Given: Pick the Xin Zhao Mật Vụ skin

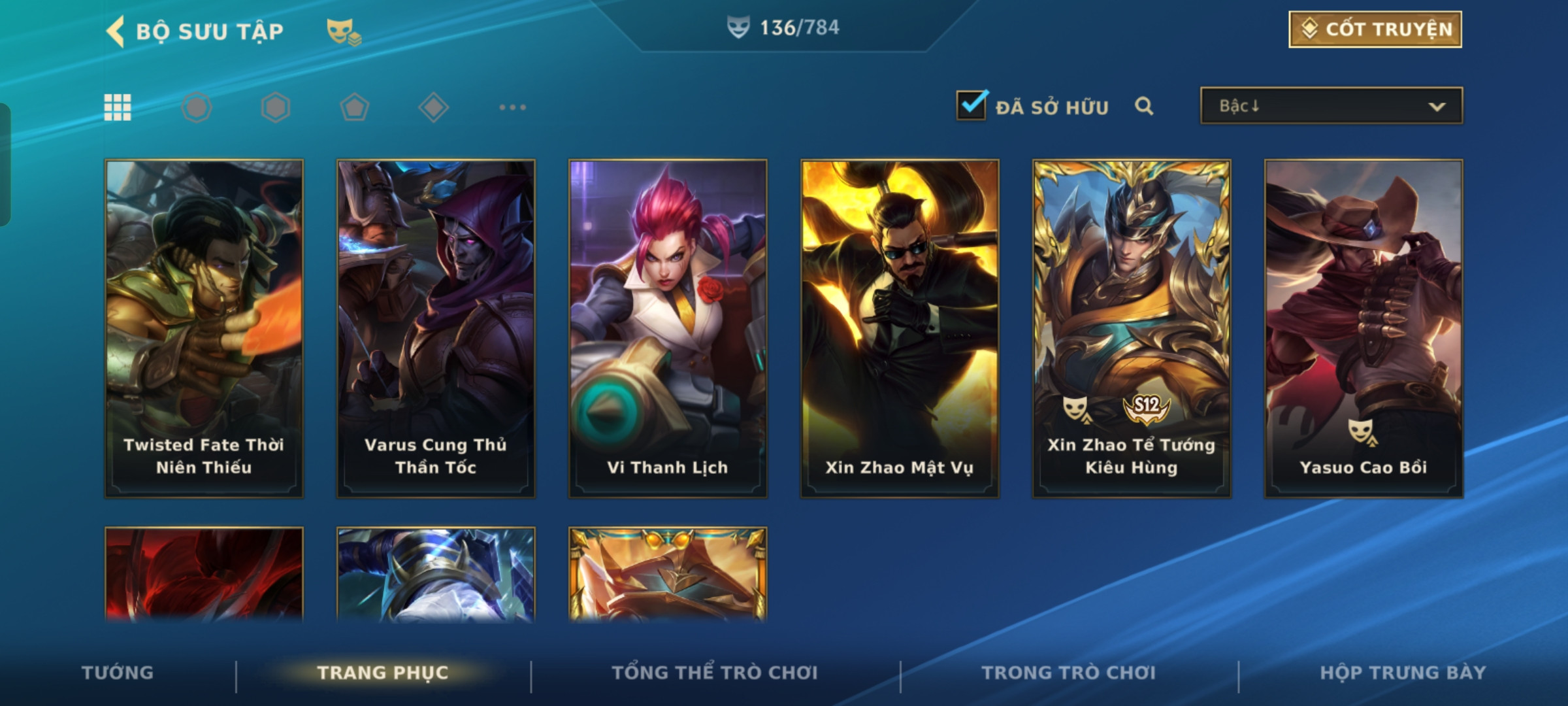Looking at the screenshot, I should [x=900, y=328].
